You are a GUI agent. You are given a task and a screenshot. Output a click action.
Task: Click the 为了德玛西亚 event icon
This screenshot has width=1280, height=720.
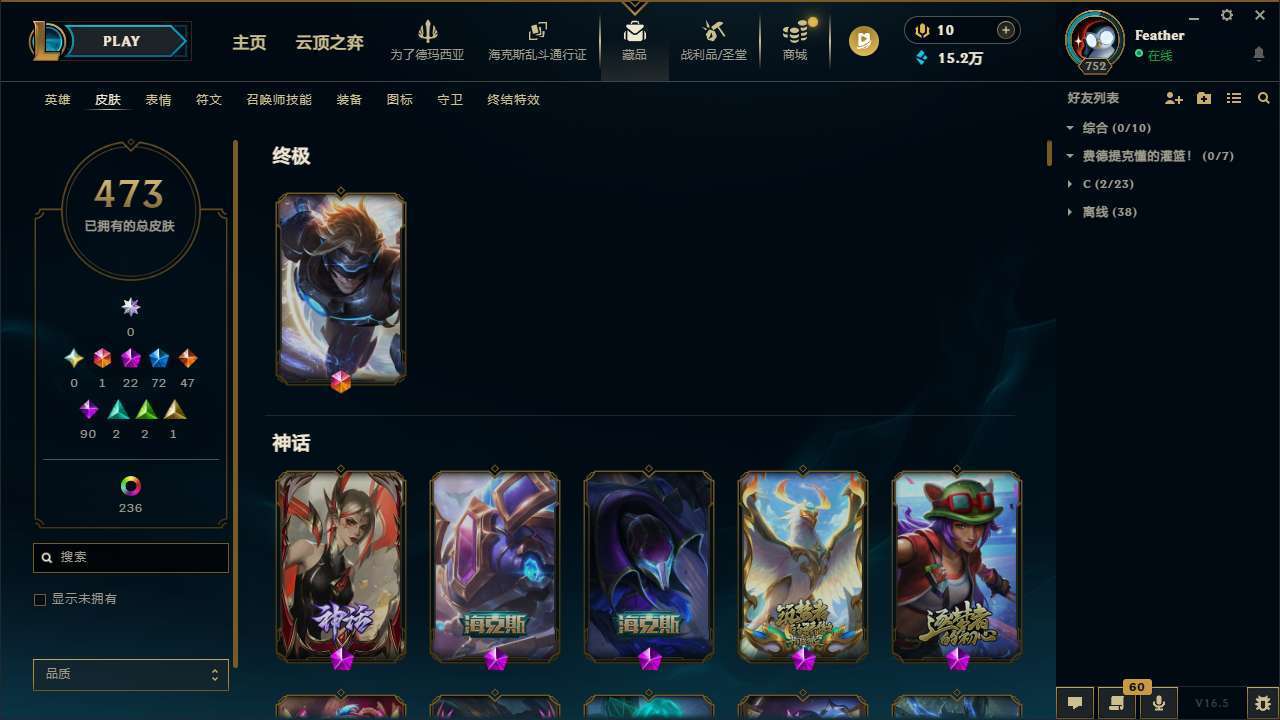click(x=428, y=40)
